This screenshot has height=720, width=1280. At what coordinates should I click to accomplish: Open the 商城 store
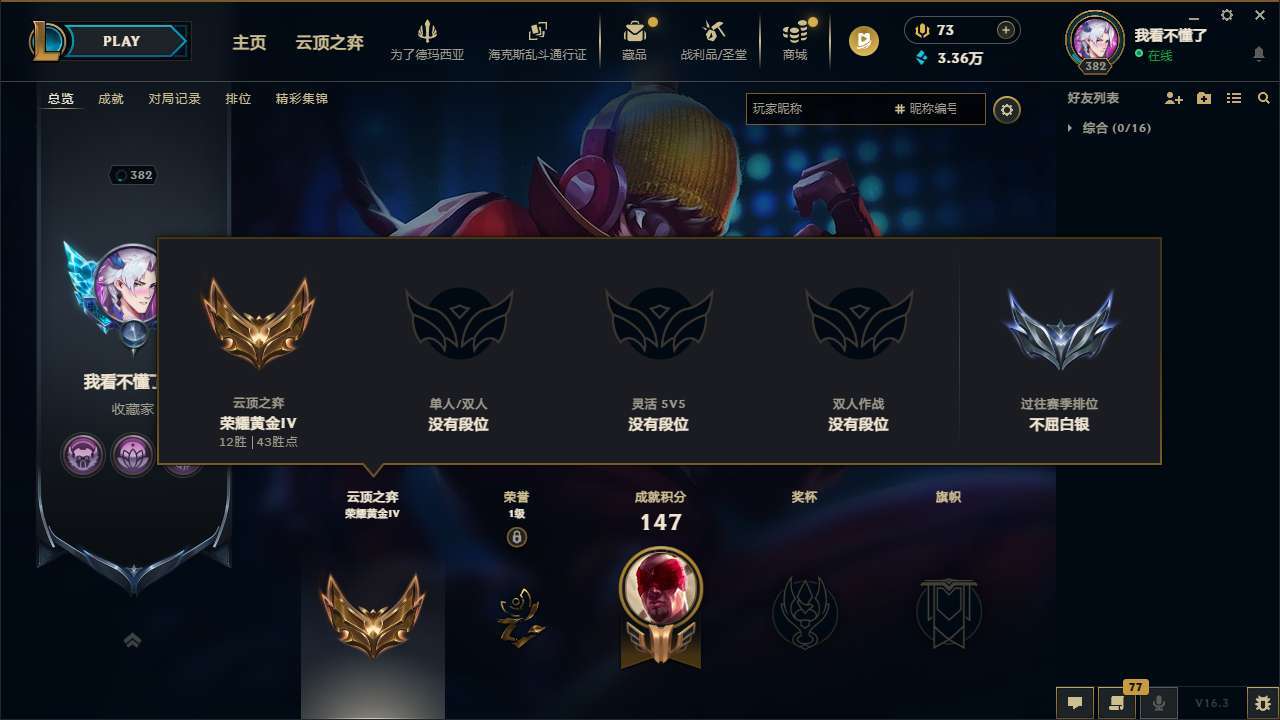(795, 40)
